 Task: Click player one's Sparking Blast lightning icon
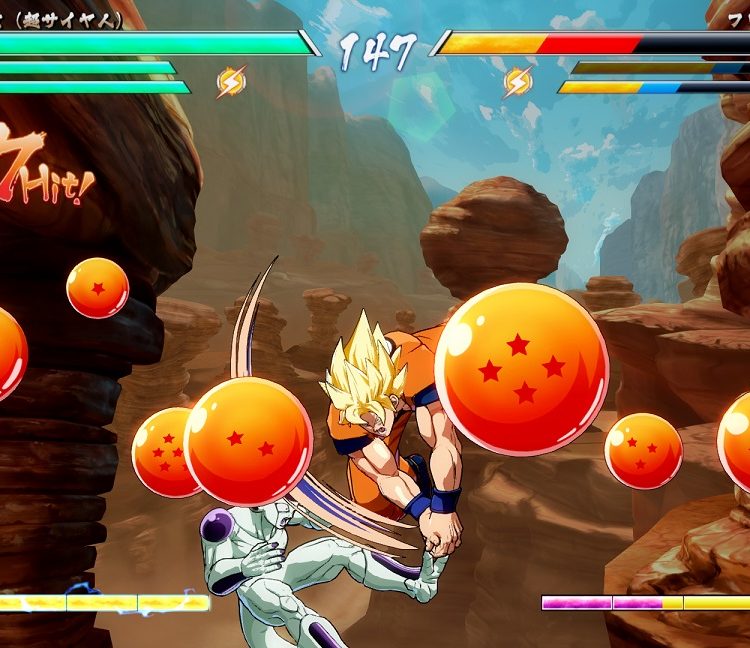point(231,82)
